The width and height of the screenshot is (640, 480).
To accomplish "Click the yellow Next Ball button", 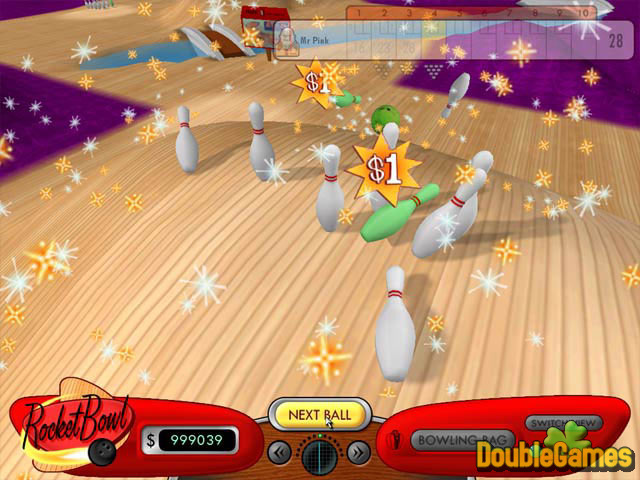I will (x=319, y=414).
